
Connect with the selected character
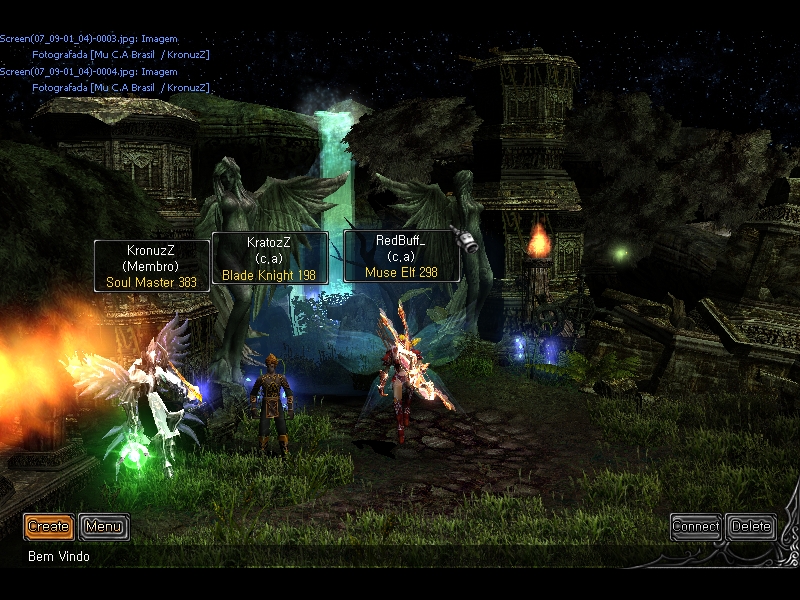tap(695, 526)
